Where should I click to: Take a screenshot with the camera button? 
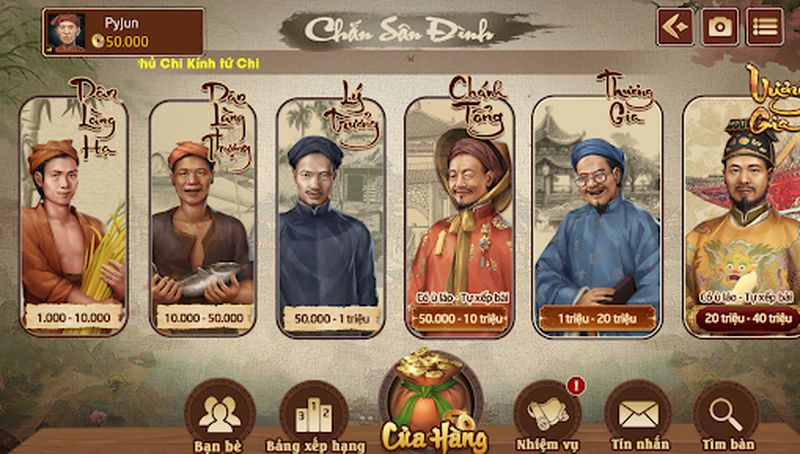pos(719,26)
